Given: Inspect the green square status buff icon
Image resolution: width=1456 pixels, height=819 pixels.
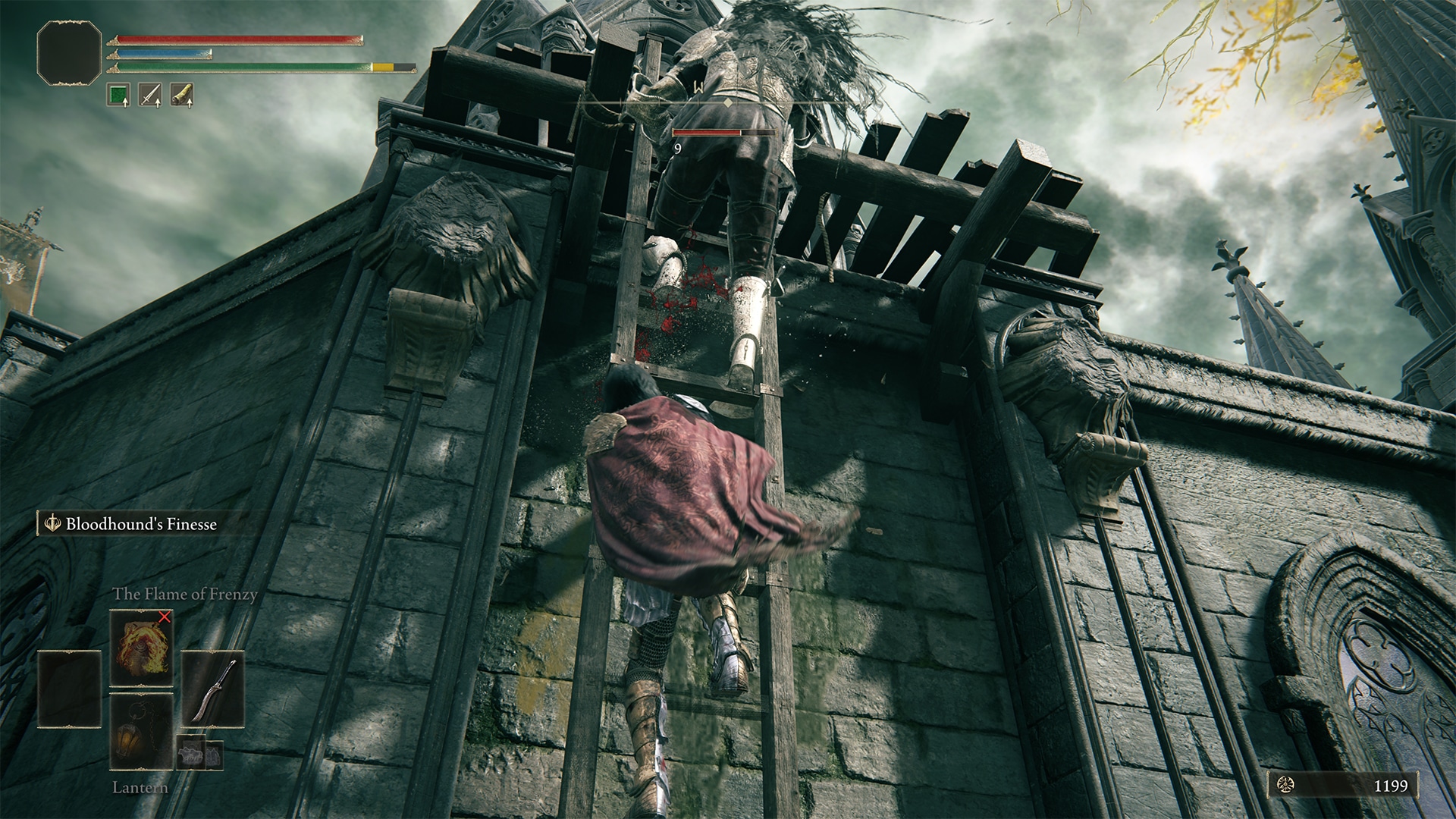Looking at the screenshot, I should pos(118,95).
